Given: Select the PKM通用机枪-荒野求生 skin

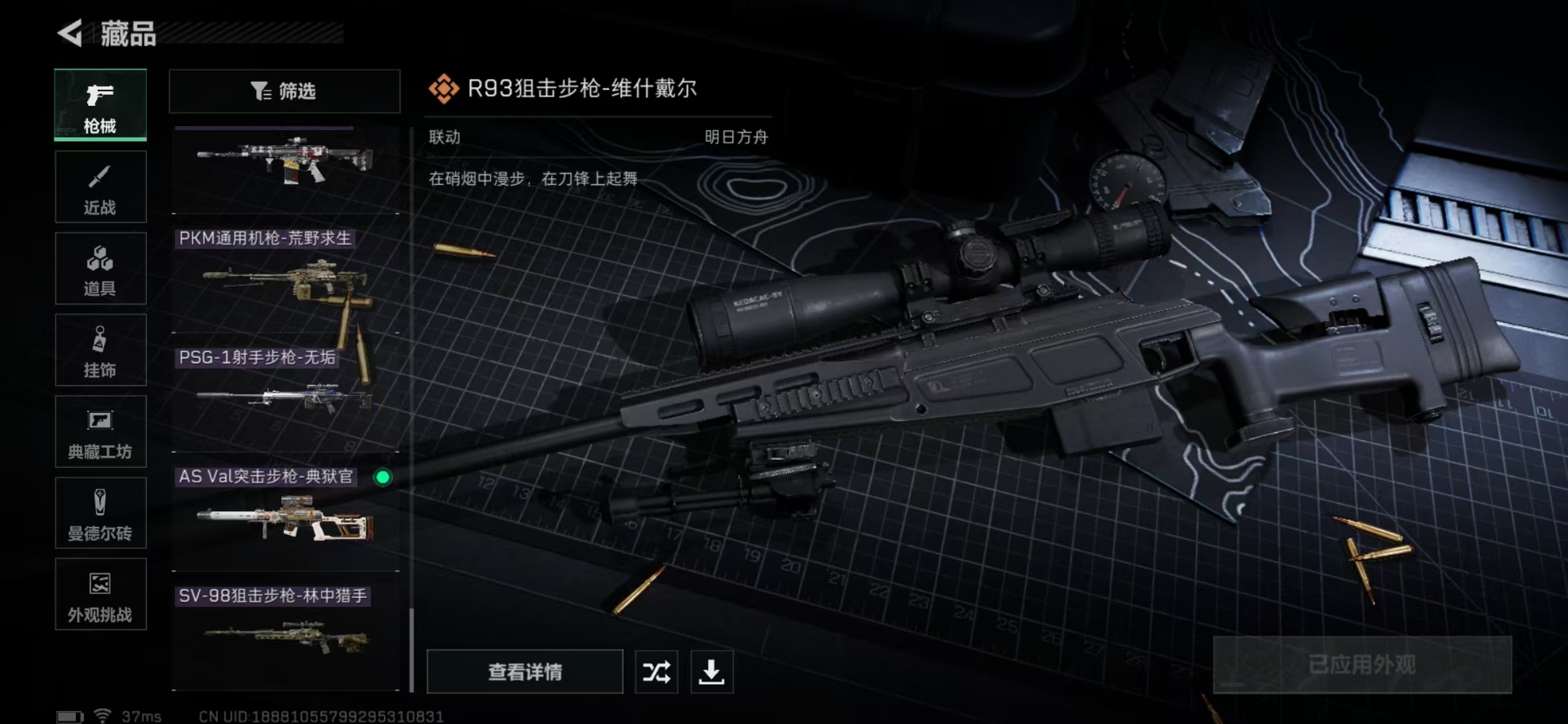Looking at the screenshot, I should pos(285,282).
